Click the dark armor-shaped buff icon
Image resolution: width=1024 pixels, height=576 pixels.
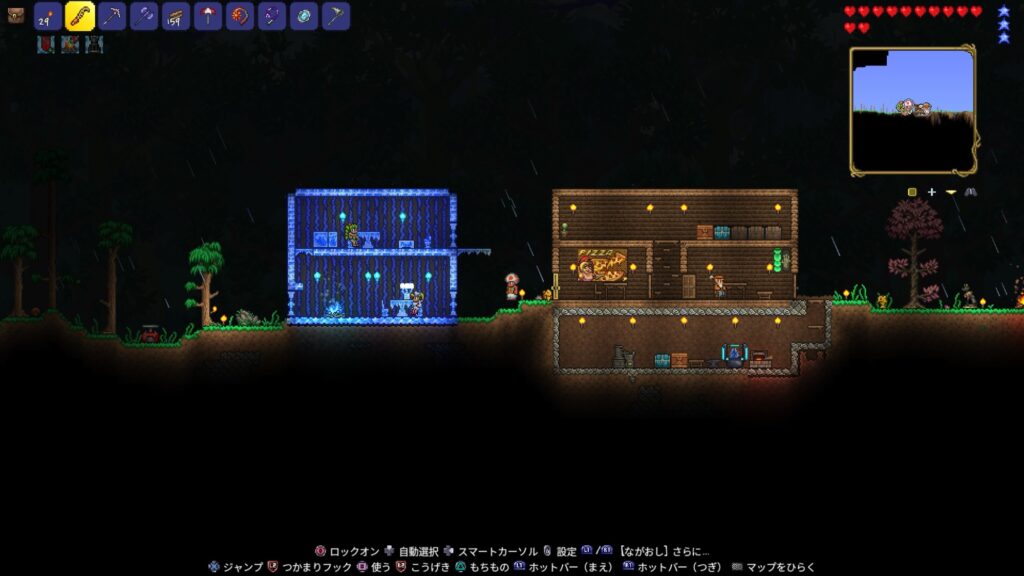[93, 44]
